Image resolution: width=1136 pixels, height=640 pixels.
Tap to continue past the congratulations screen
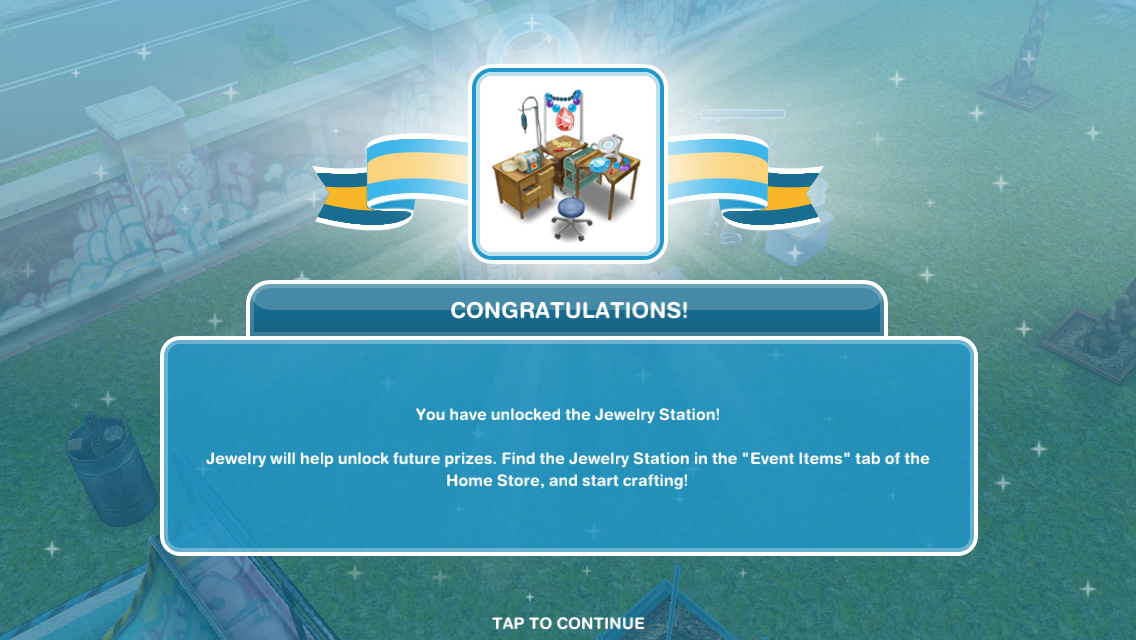tap(568, 623)
